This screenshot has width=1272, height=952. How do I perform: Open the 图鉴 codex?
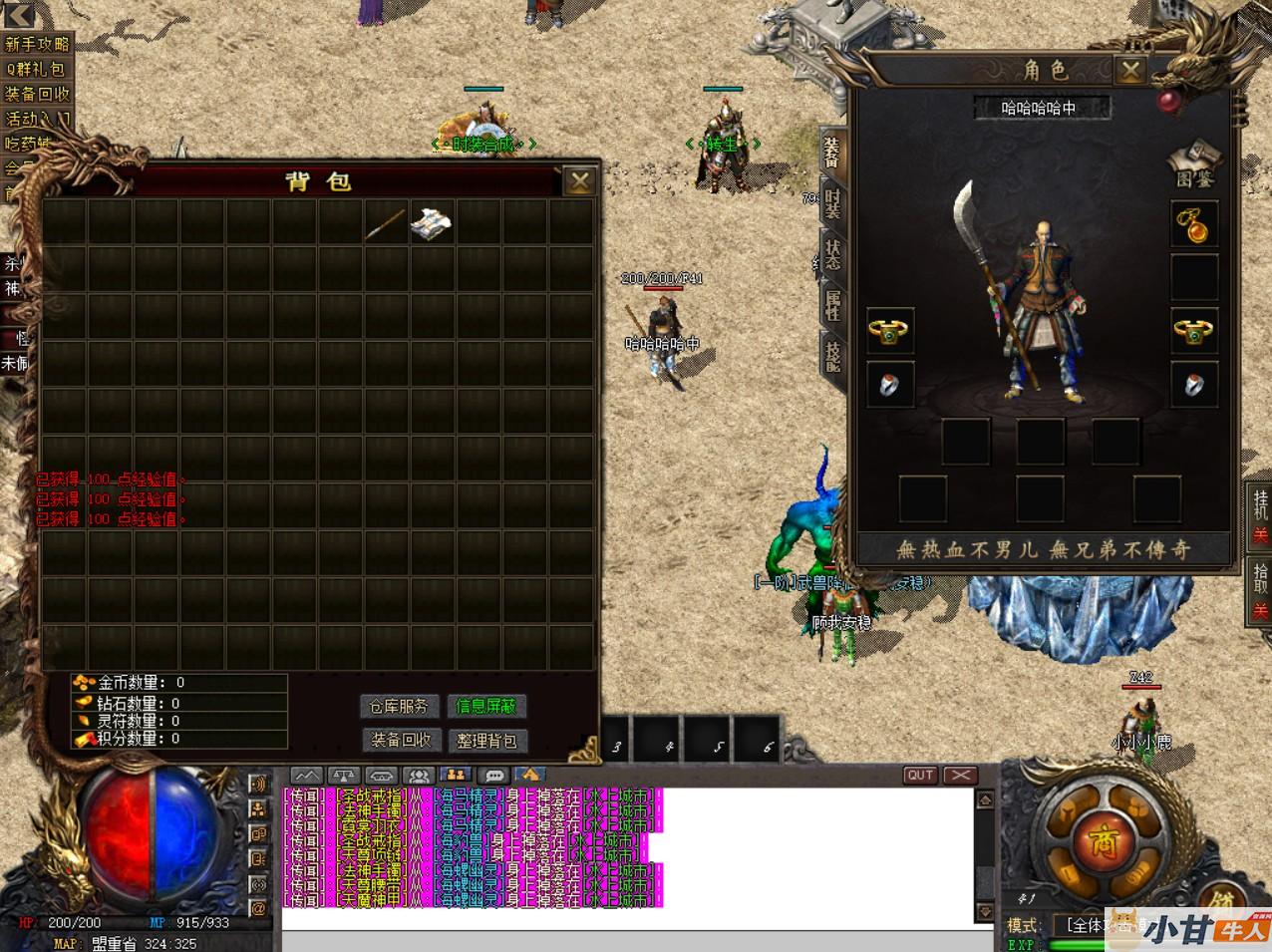(x=1194, y=165)
